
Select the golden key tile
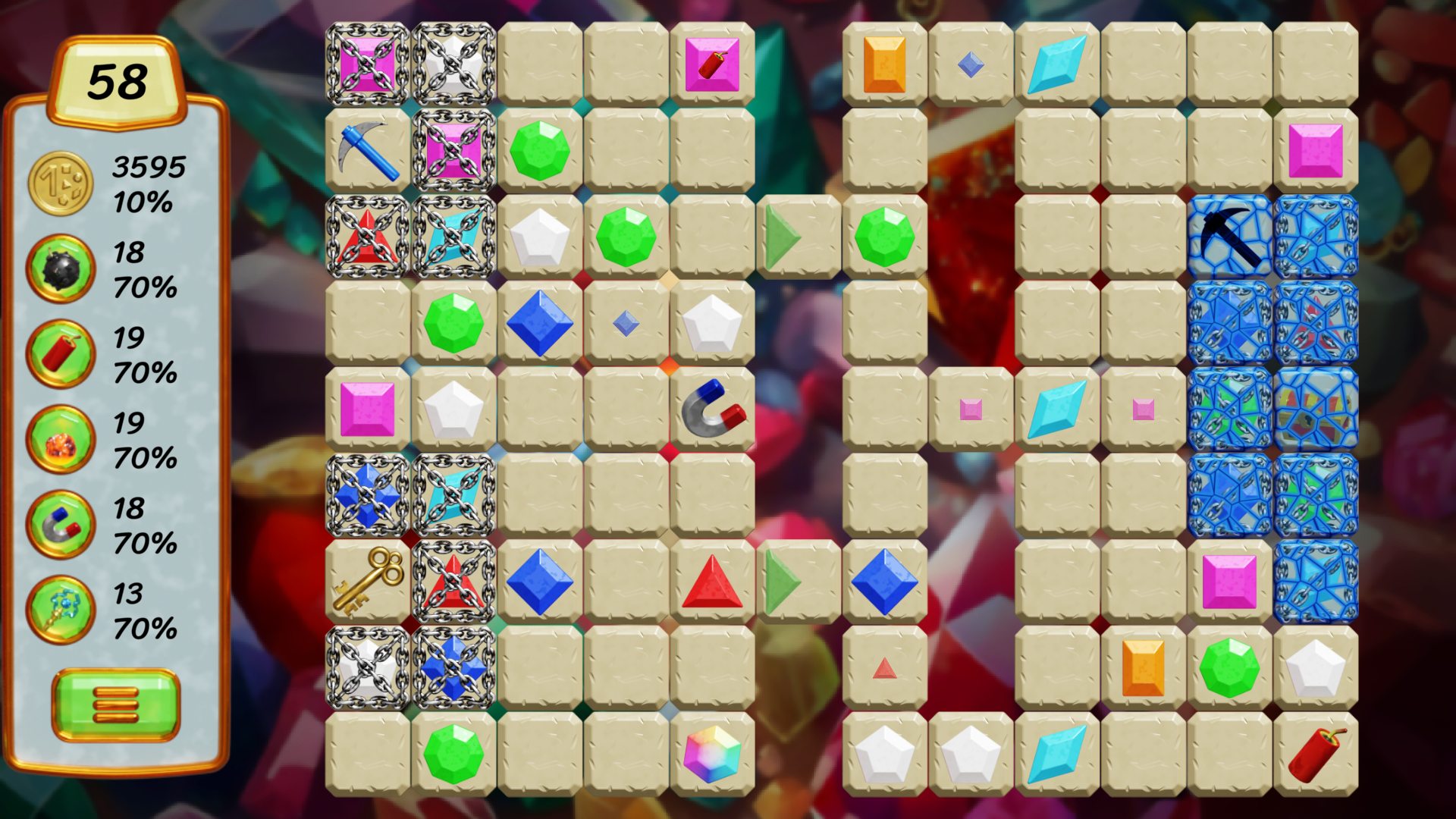[365, 582]
